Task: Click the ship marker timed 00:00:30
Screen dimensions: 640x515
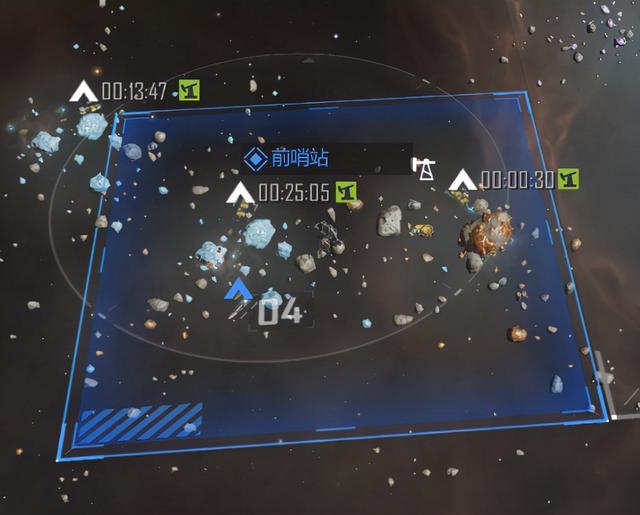Action: tap(462, 181)
